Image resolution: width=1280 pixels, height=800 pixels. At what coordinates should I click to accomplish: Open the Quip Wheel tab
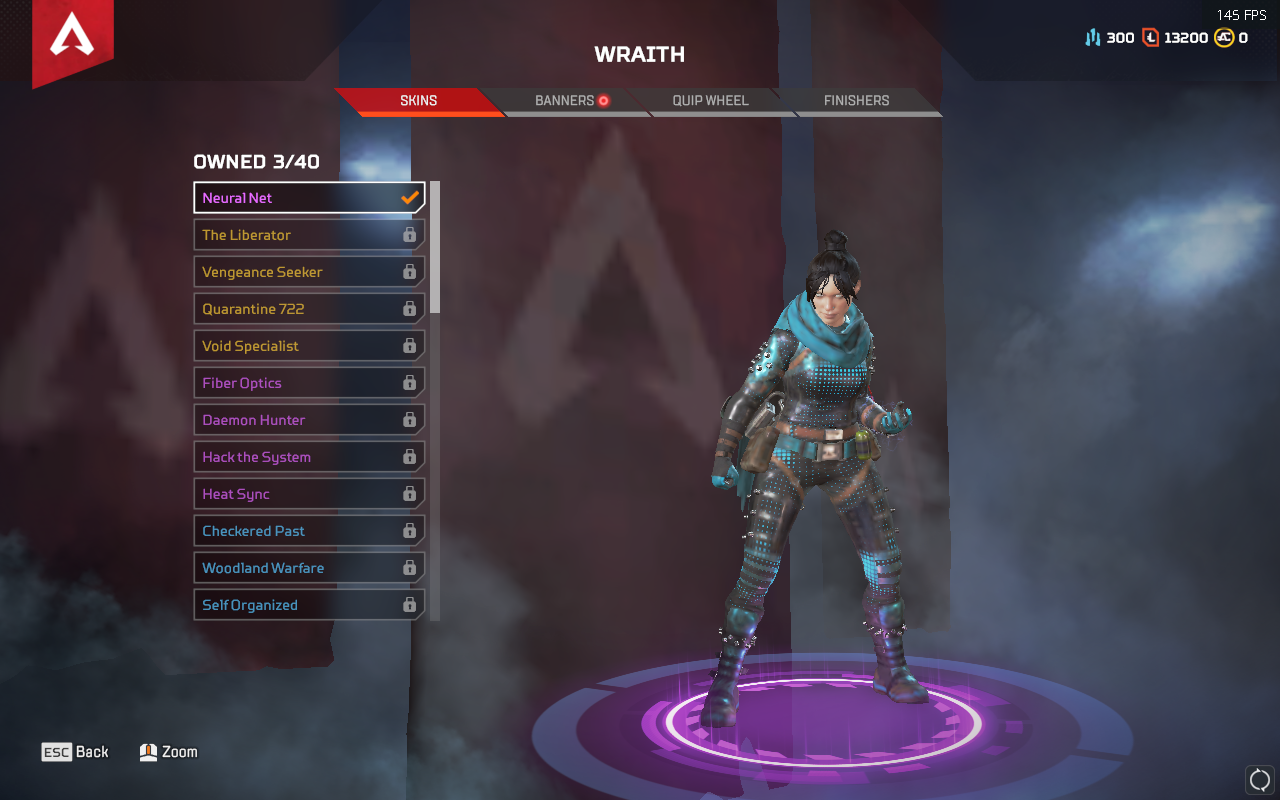[710, 101]
